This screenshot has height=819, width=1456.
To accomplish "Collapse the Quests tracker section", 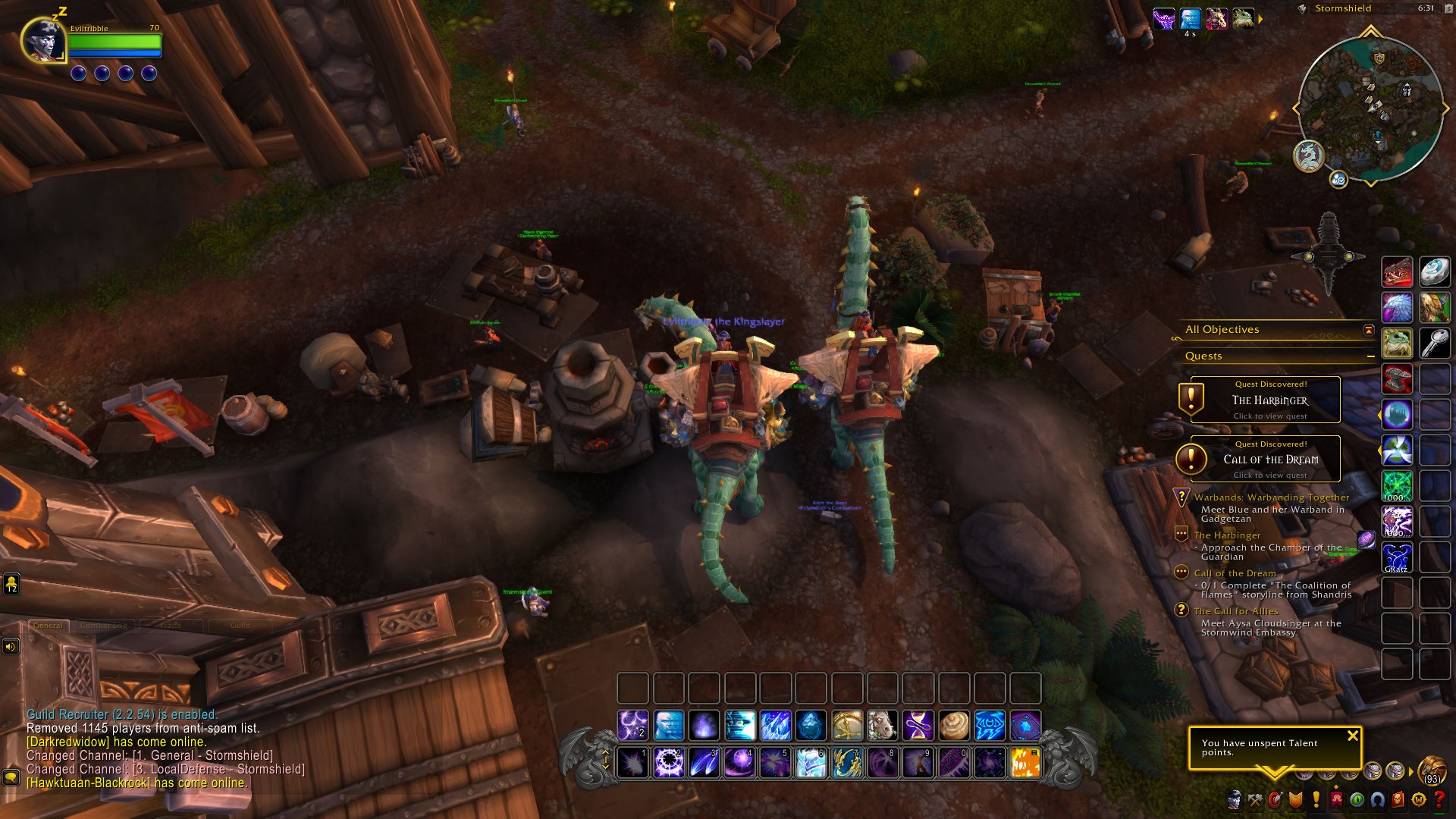I will click(1370, 356).
